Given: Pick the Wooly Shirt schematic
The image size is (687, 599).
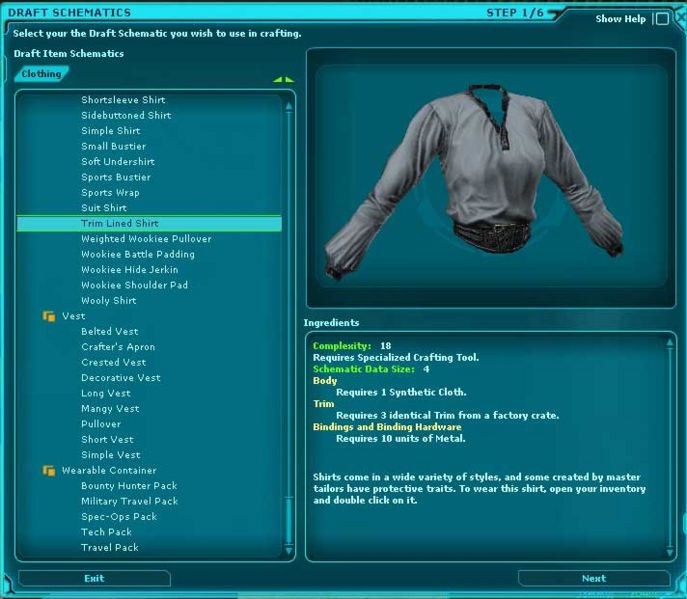Looking at the screenshot, I should [108, 301].
